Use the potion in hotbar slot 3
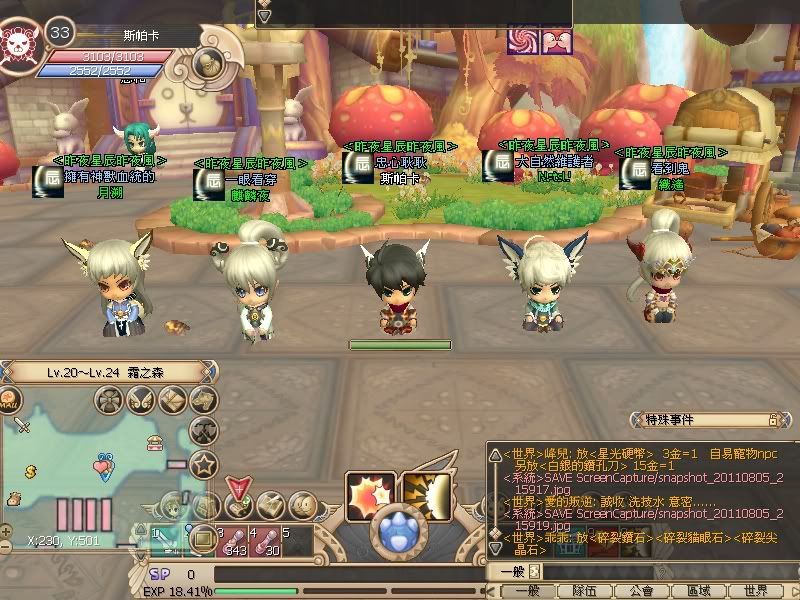The image size is (800, 600). click(236, 543)
